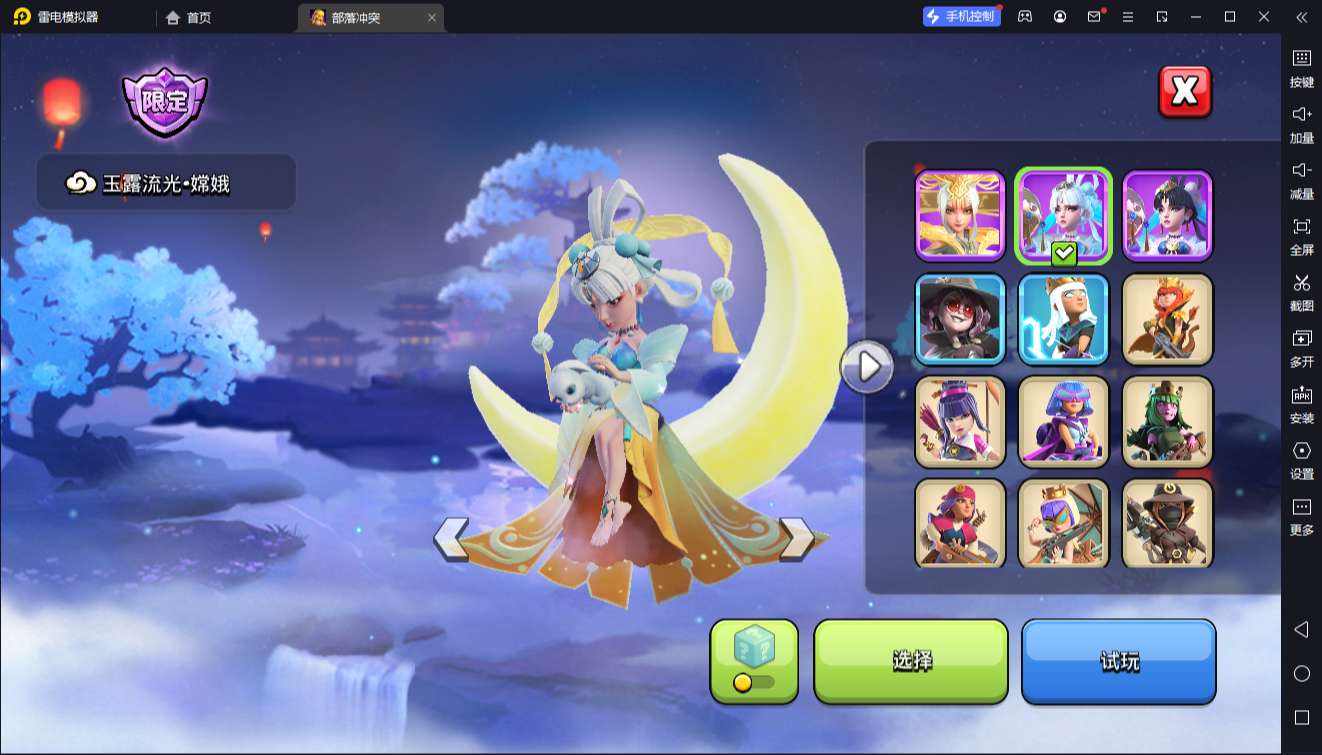The width and height of the screenshot is (1322, 755).
Task: Take a screenshot with 截图 tool
Action: (x=1301, y=291)
